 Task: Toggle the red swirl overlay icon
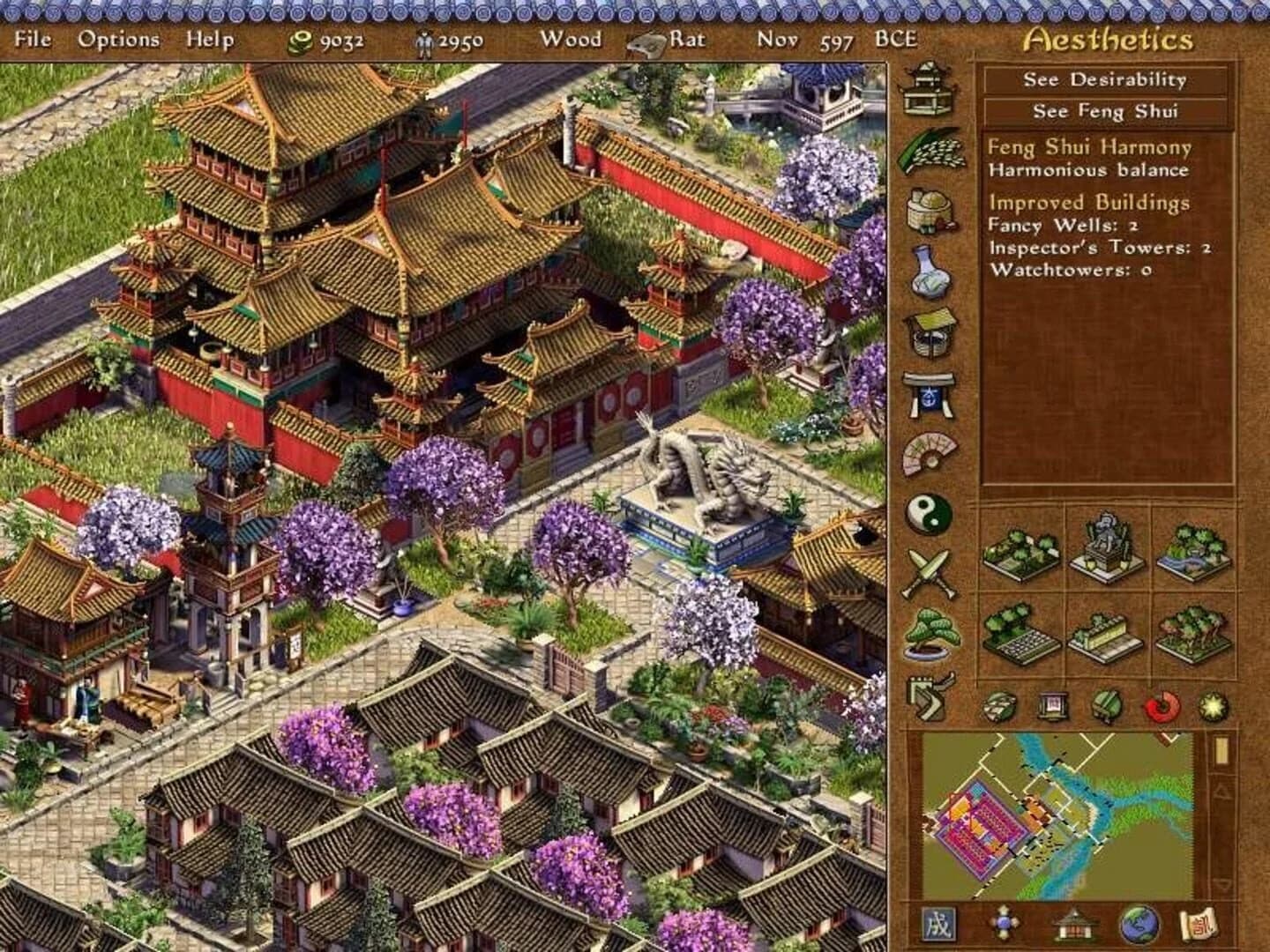click(x=1162, y=705)
